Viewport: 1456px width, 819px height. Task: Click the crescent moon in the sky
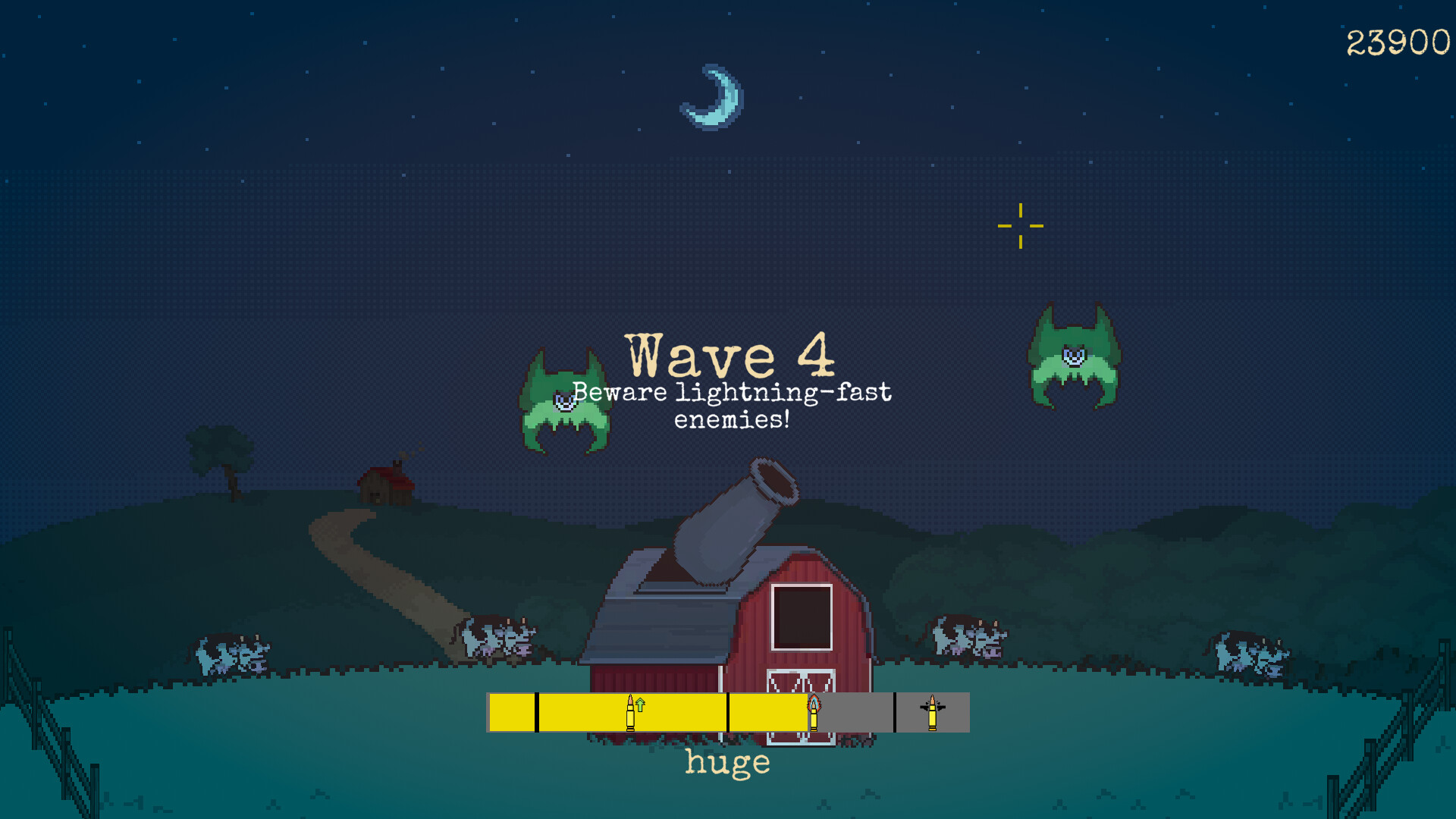(x=711, y=97)
